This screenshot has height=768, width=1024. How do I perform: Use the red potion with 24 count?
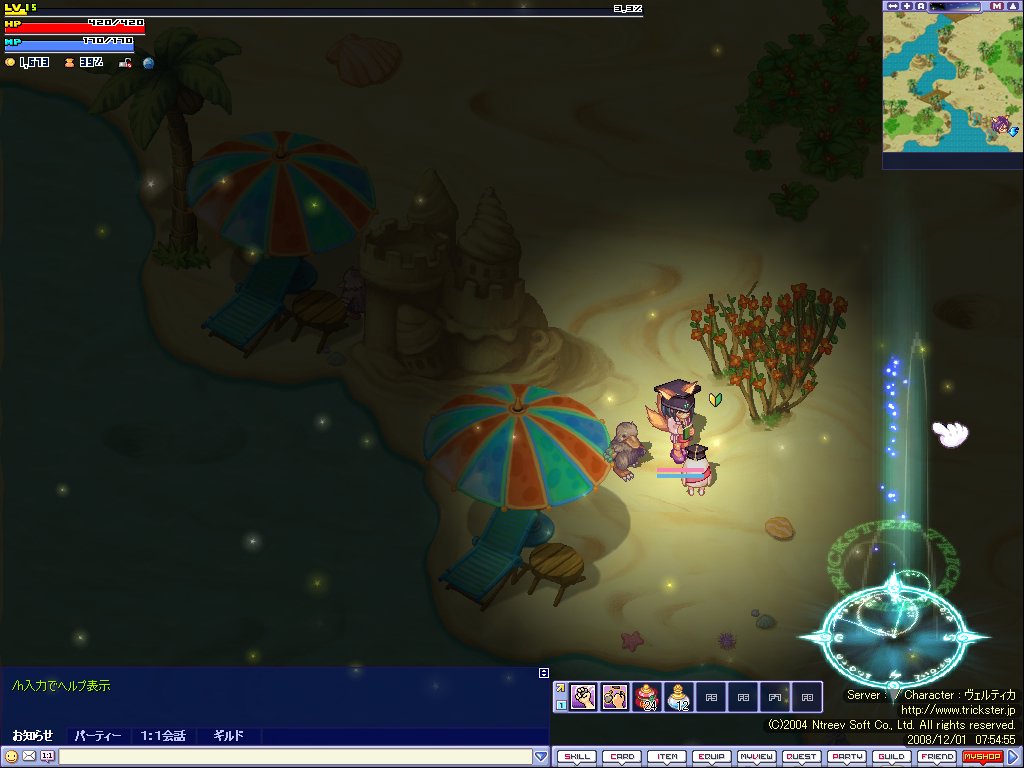click(647, 697)
